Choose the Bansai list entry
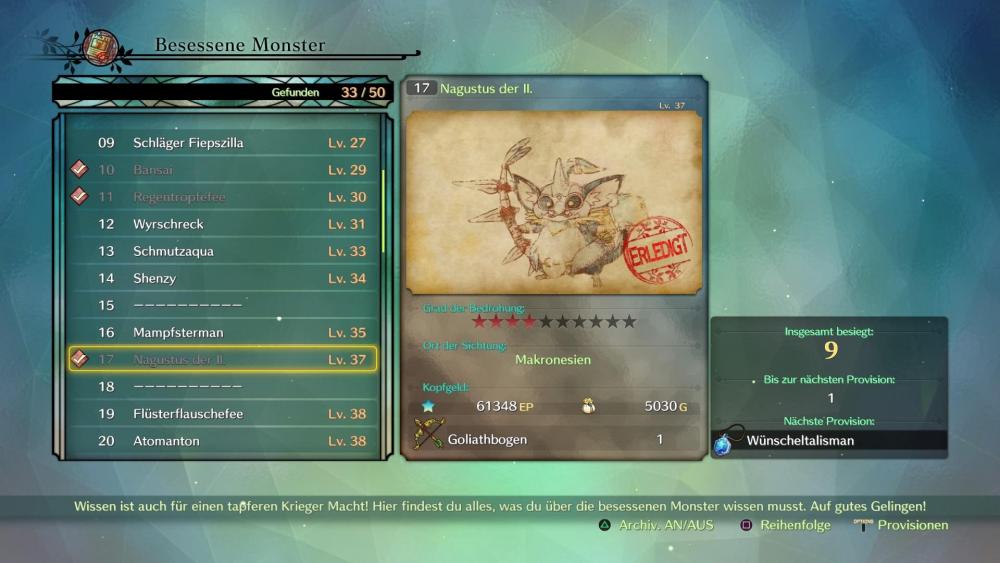Viewport: 1000px width, 563px height. click(222, 170)
